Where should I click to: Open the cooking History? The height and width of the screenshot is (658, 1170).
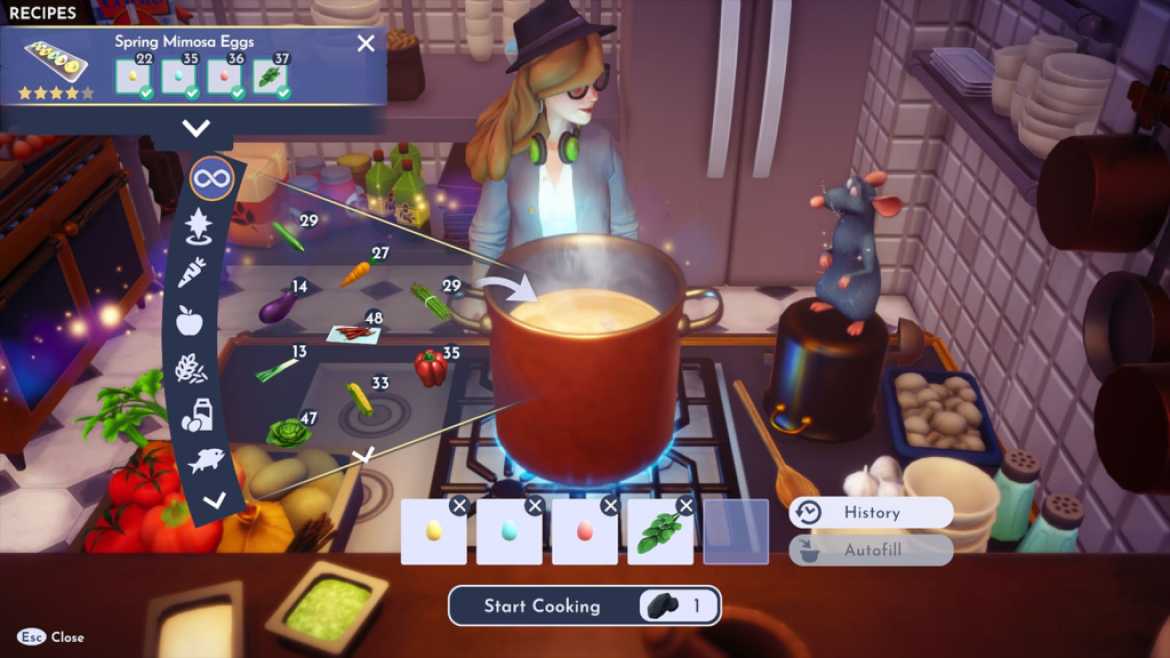click(x=870, y=513)
